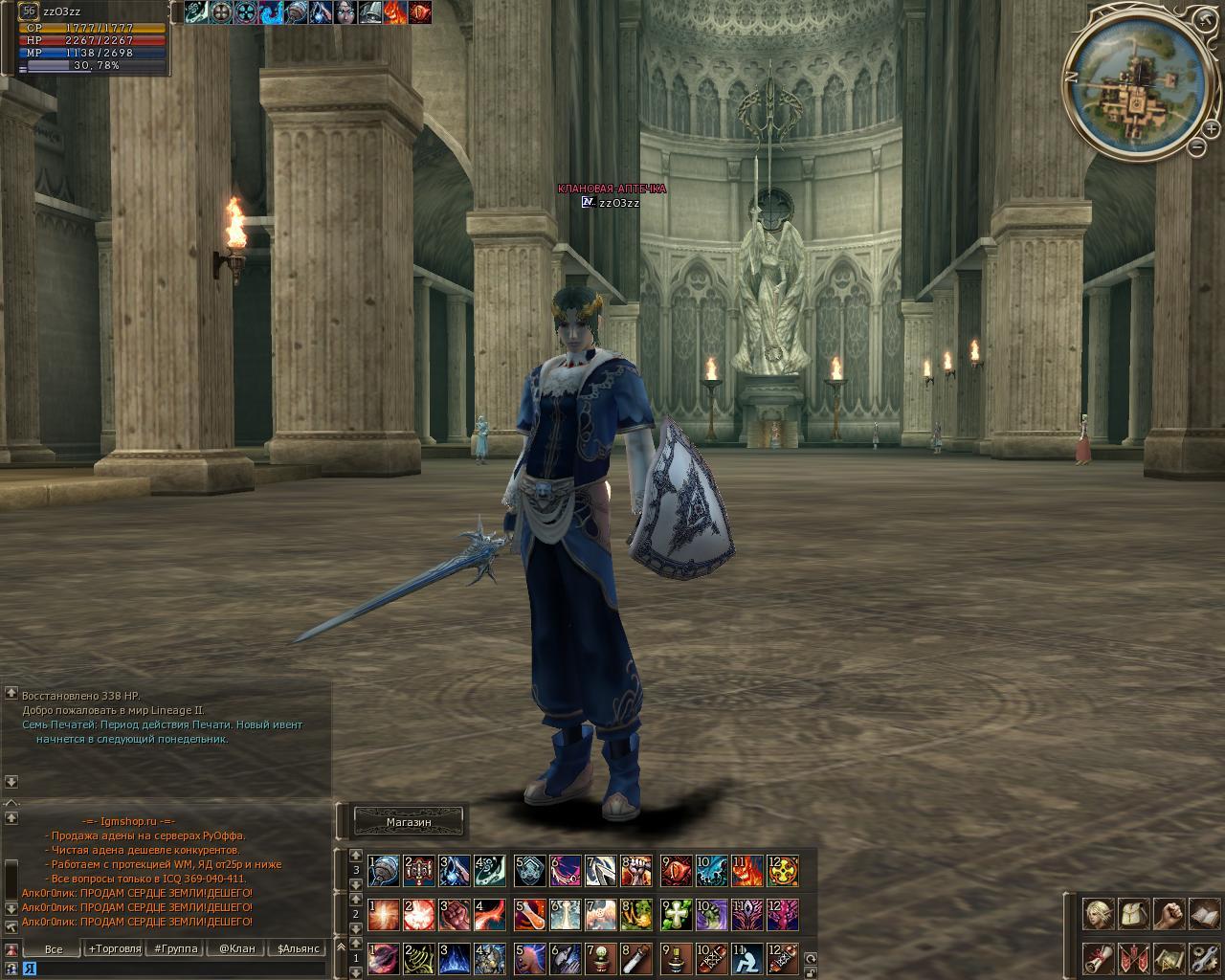Show the $Альянс chat tab

point(297,948)
